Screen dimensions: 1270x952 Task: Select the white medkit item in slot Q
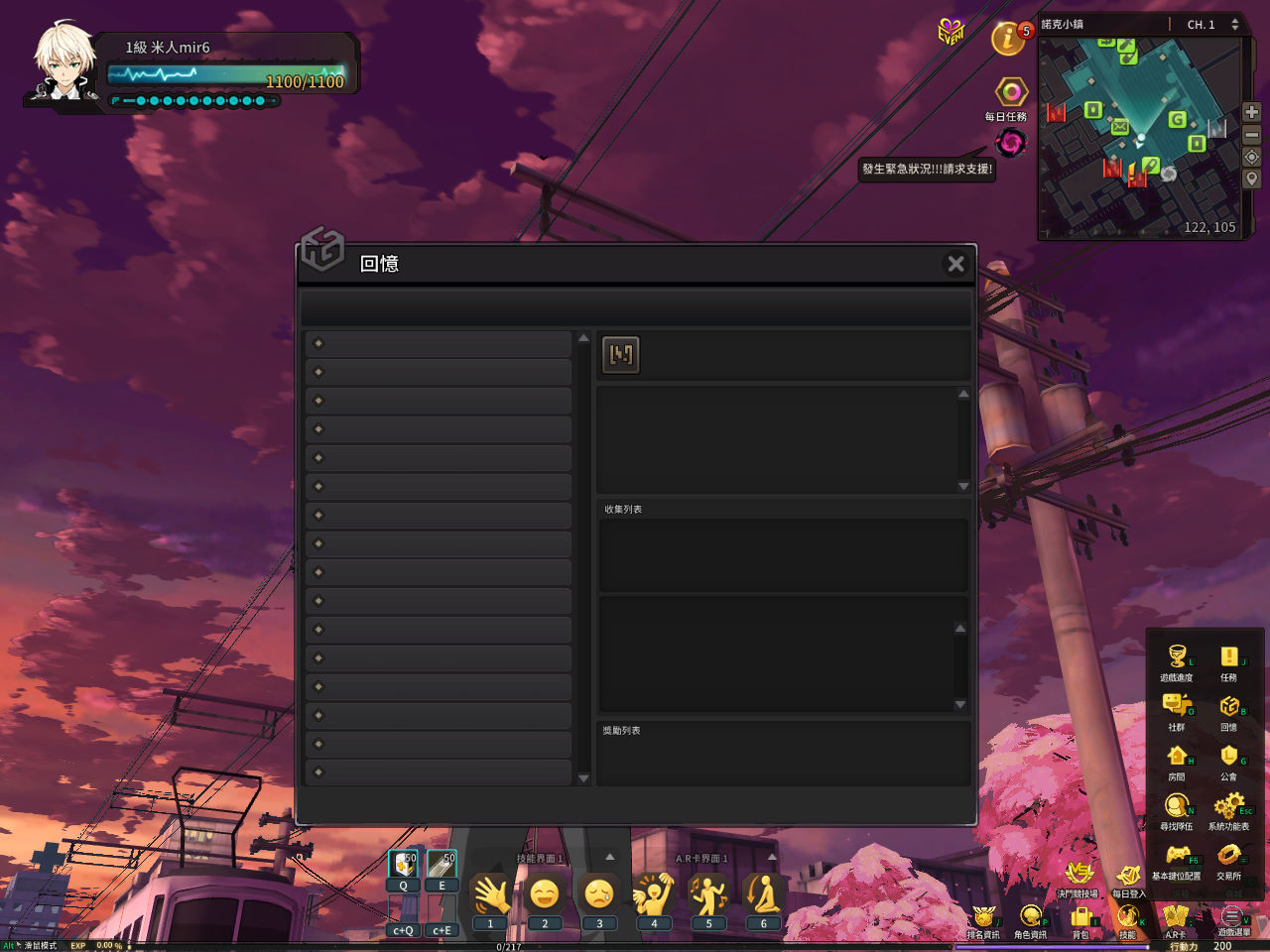click(x=404, y=865)
